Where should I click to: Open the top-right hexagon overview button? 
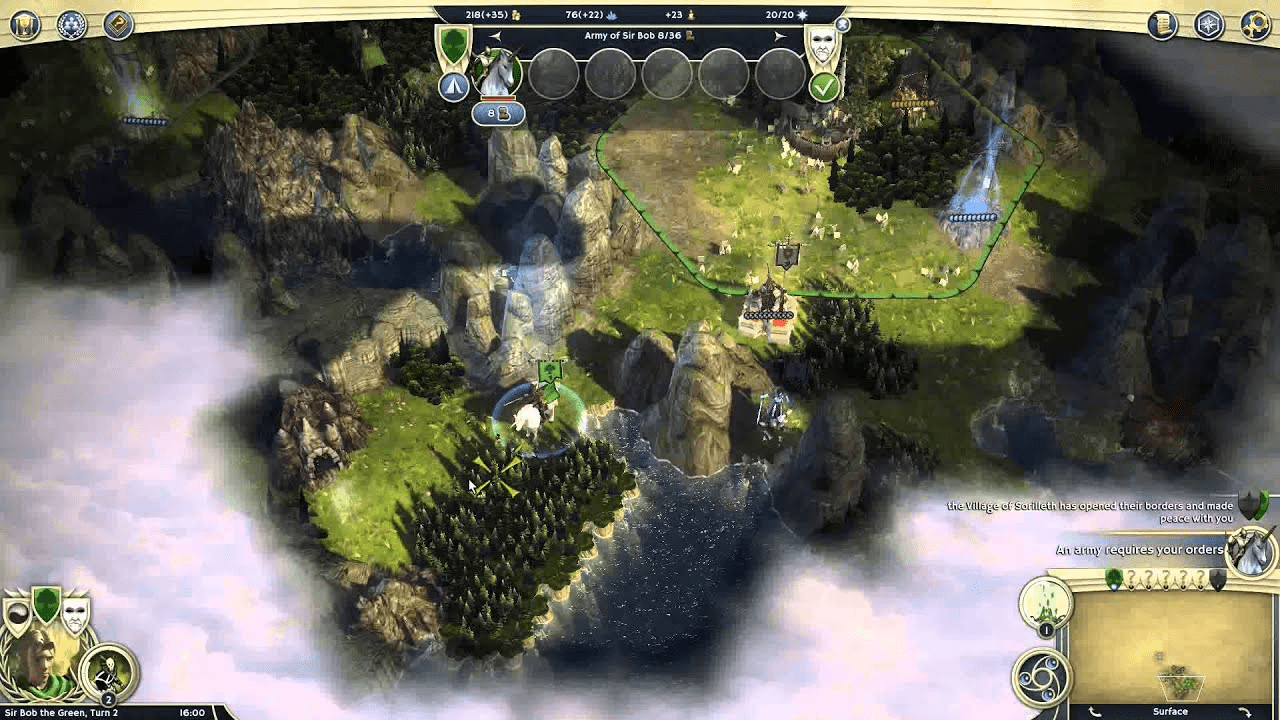1209,25
